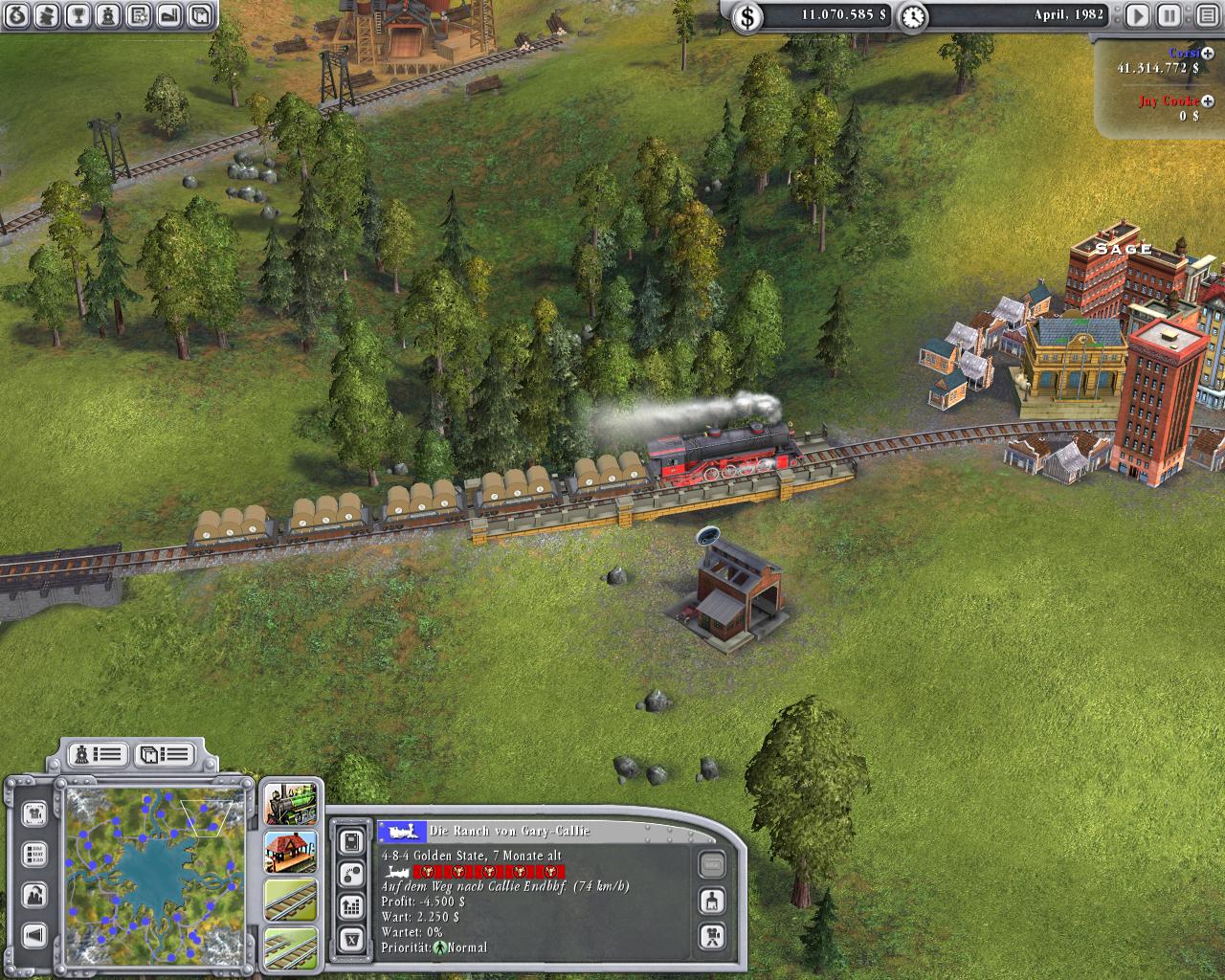The image size is (1225, 980).
Task: Open the station list above the minimap
Action: [164, 754]
